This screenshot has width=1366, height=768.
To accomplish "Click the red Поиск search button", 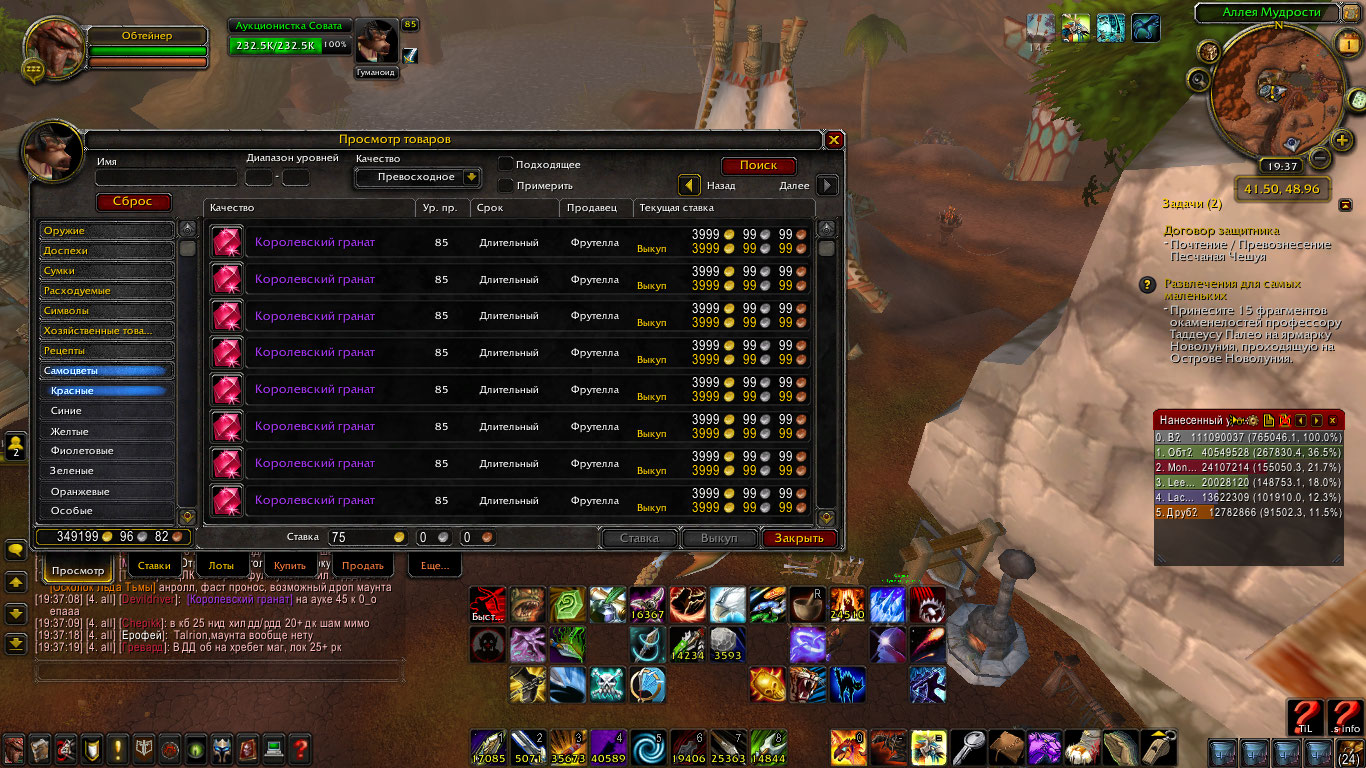I will click(x=758, y=166).
